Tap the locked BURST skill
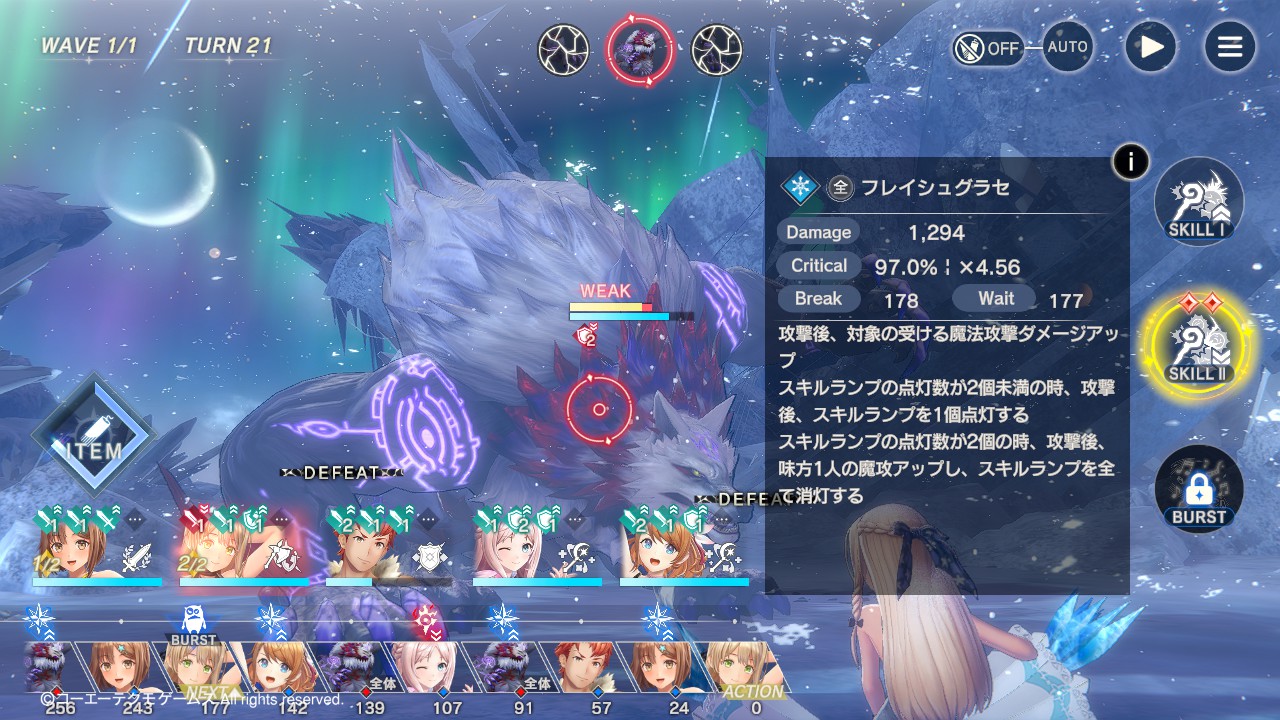Screen dimensions: 1280x720 coord(1199,490)
